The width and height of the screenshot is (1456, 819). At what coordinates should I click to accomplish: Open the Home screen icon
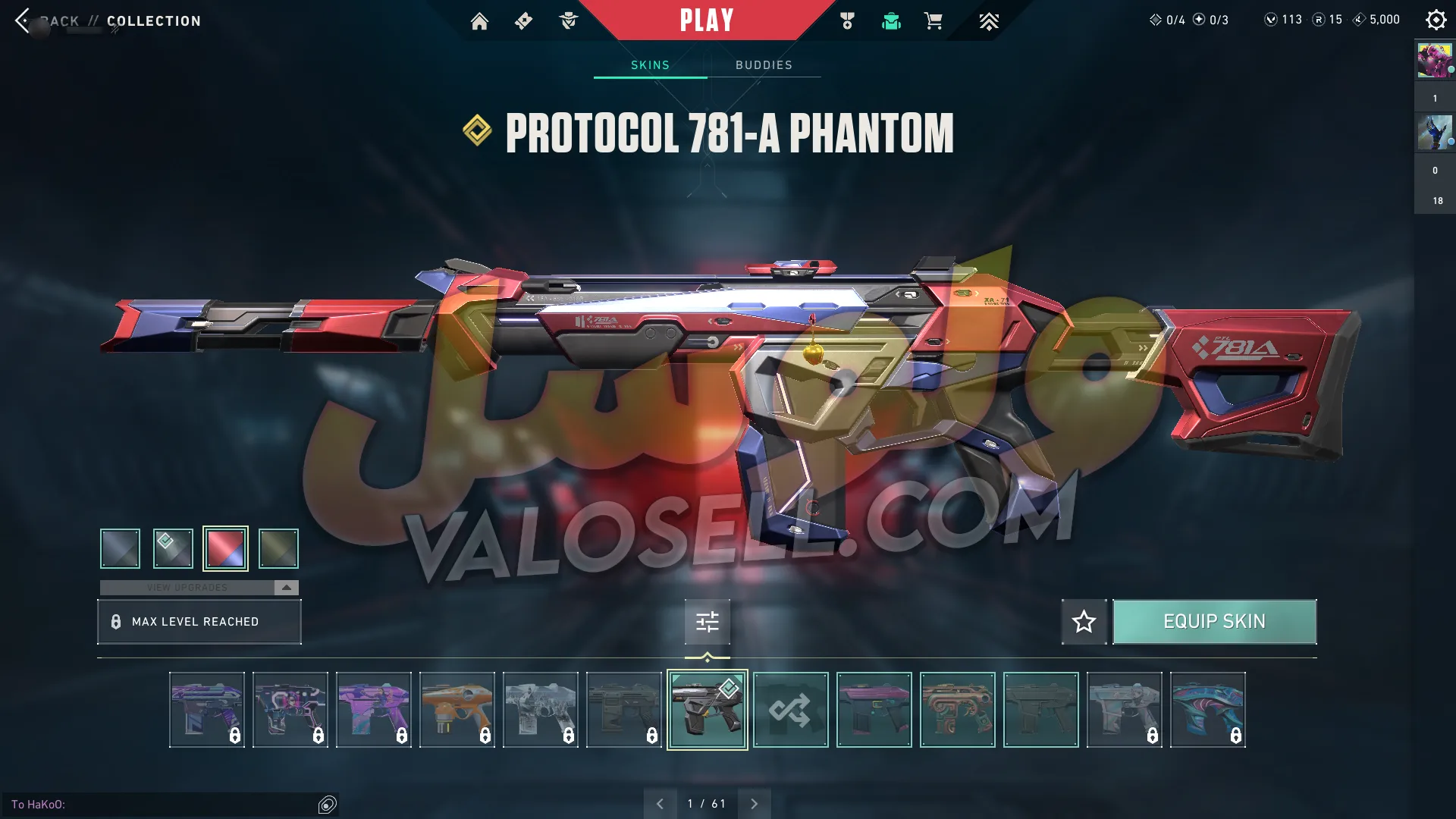(x=479, y=21)
